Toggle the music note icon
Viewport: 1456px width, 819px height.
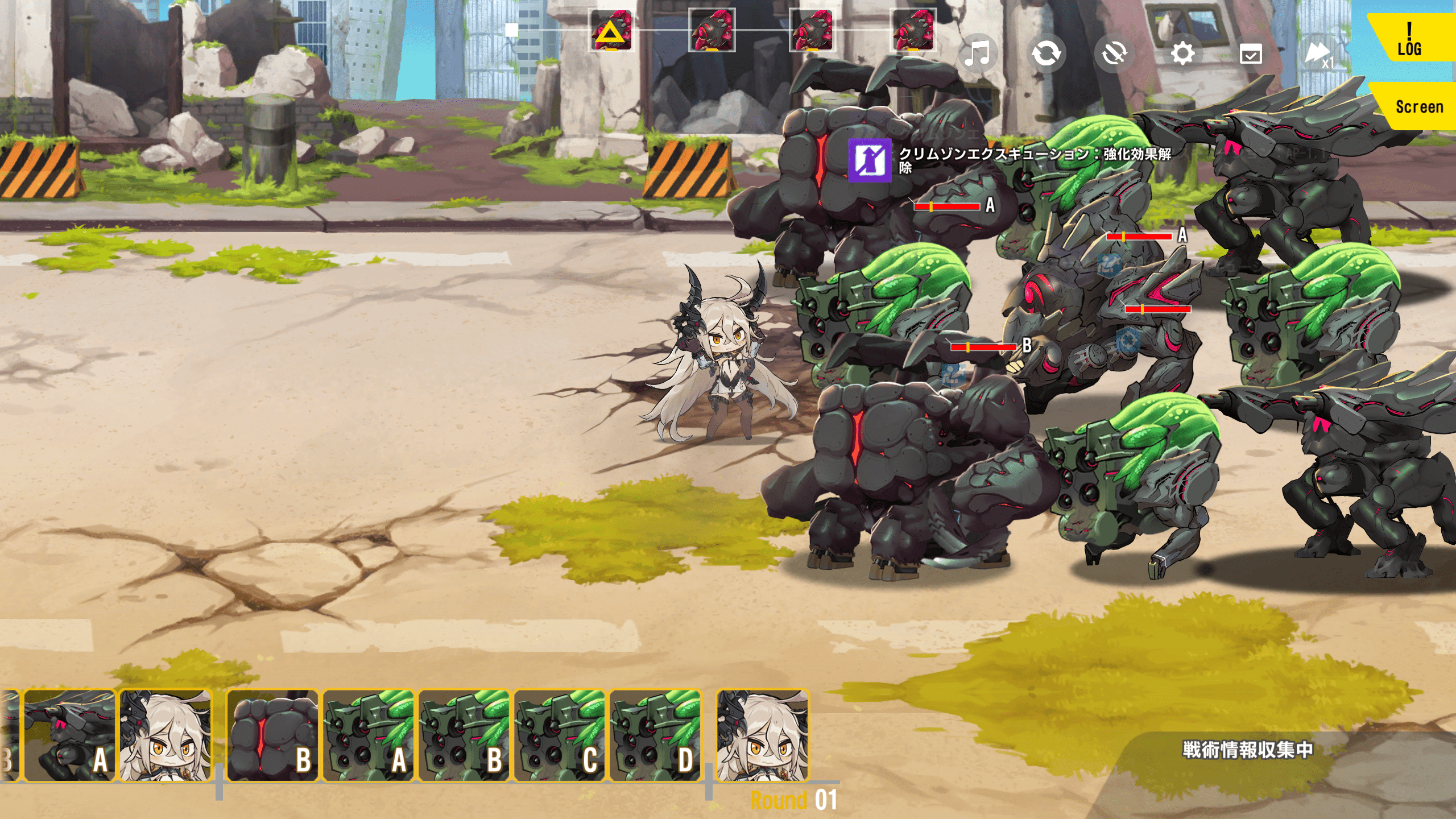tap(978, 54)
